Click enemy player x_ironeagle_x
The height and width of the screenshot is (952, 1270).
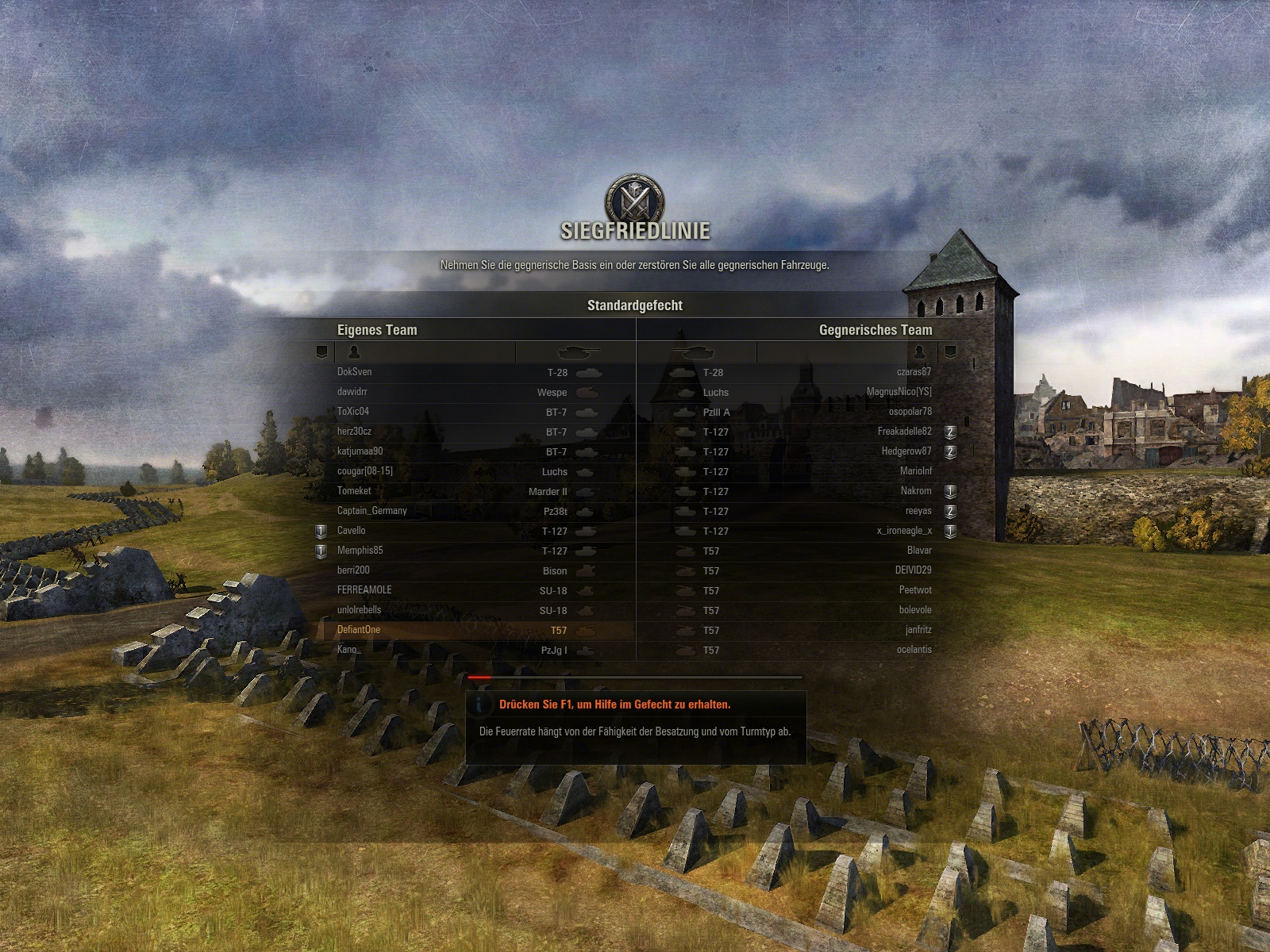(x=904, y=531)
